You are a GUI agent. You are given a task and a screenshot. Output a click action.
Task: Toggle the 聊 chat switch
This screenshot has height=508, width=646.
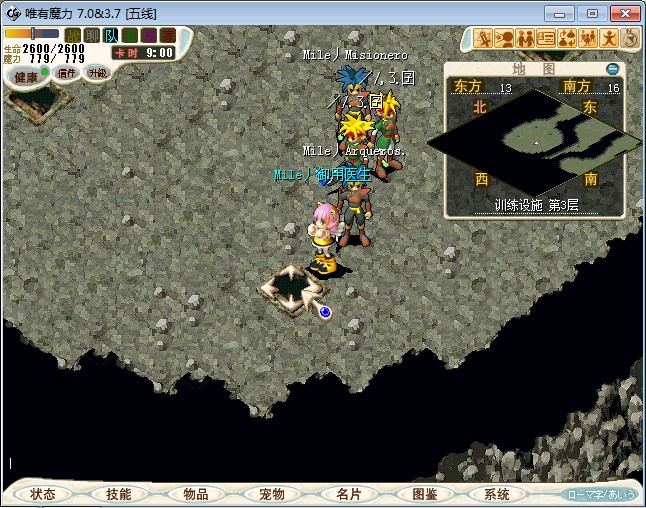pyautogui.click(x=92, y=35)
